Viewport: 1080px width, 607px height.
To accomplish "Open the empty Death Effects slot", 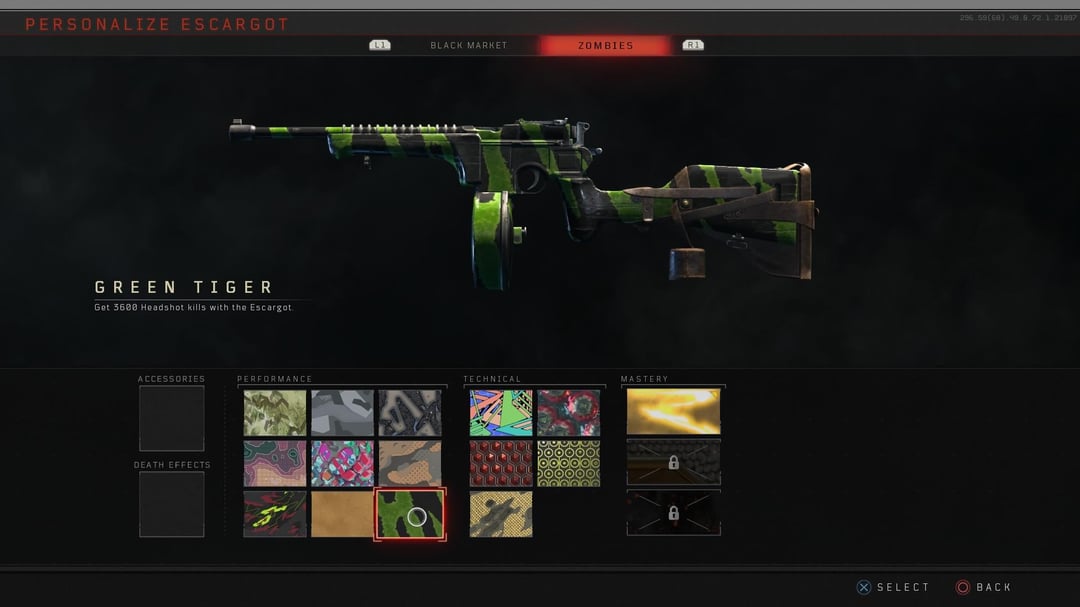I will click(171, 504).
